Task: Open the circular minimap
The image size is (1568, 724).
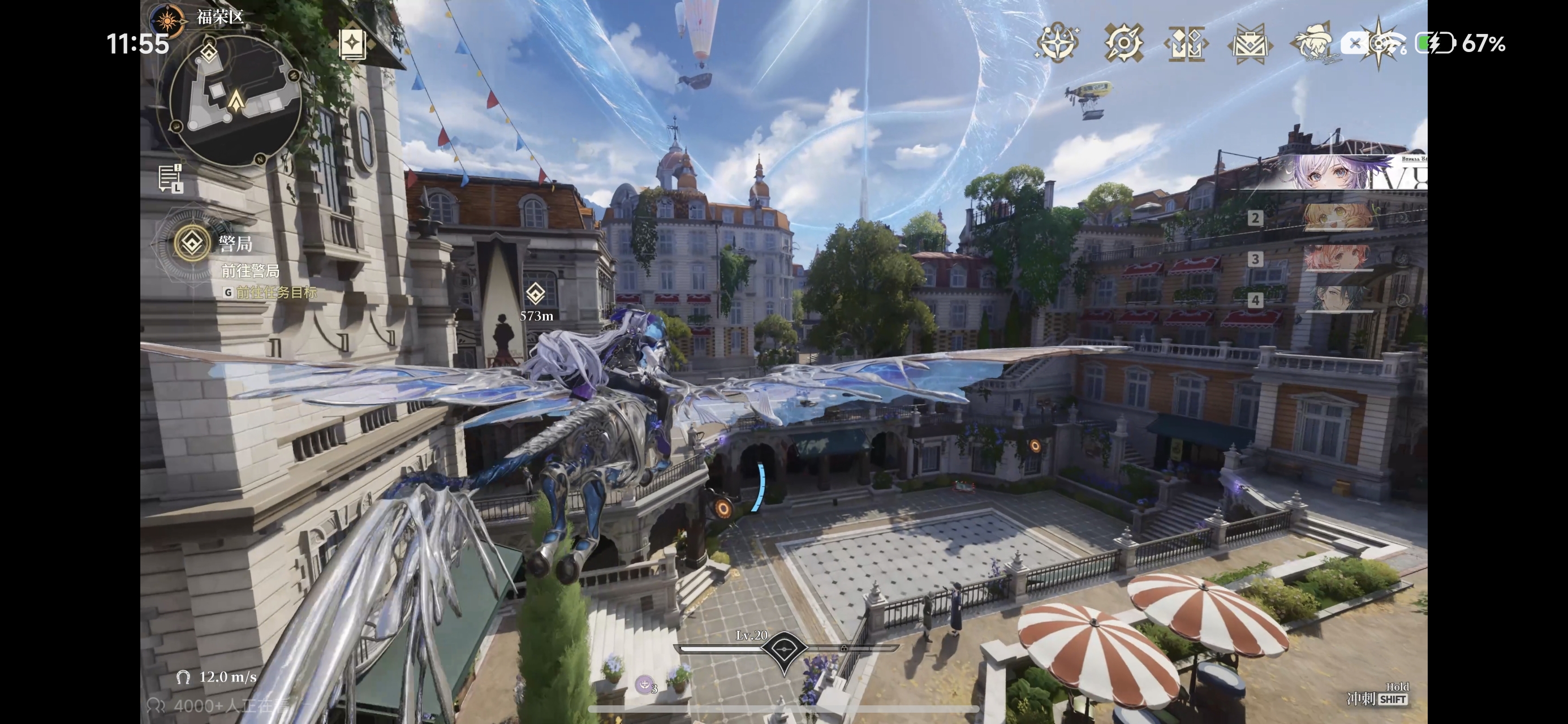Action: coord(235,101)
